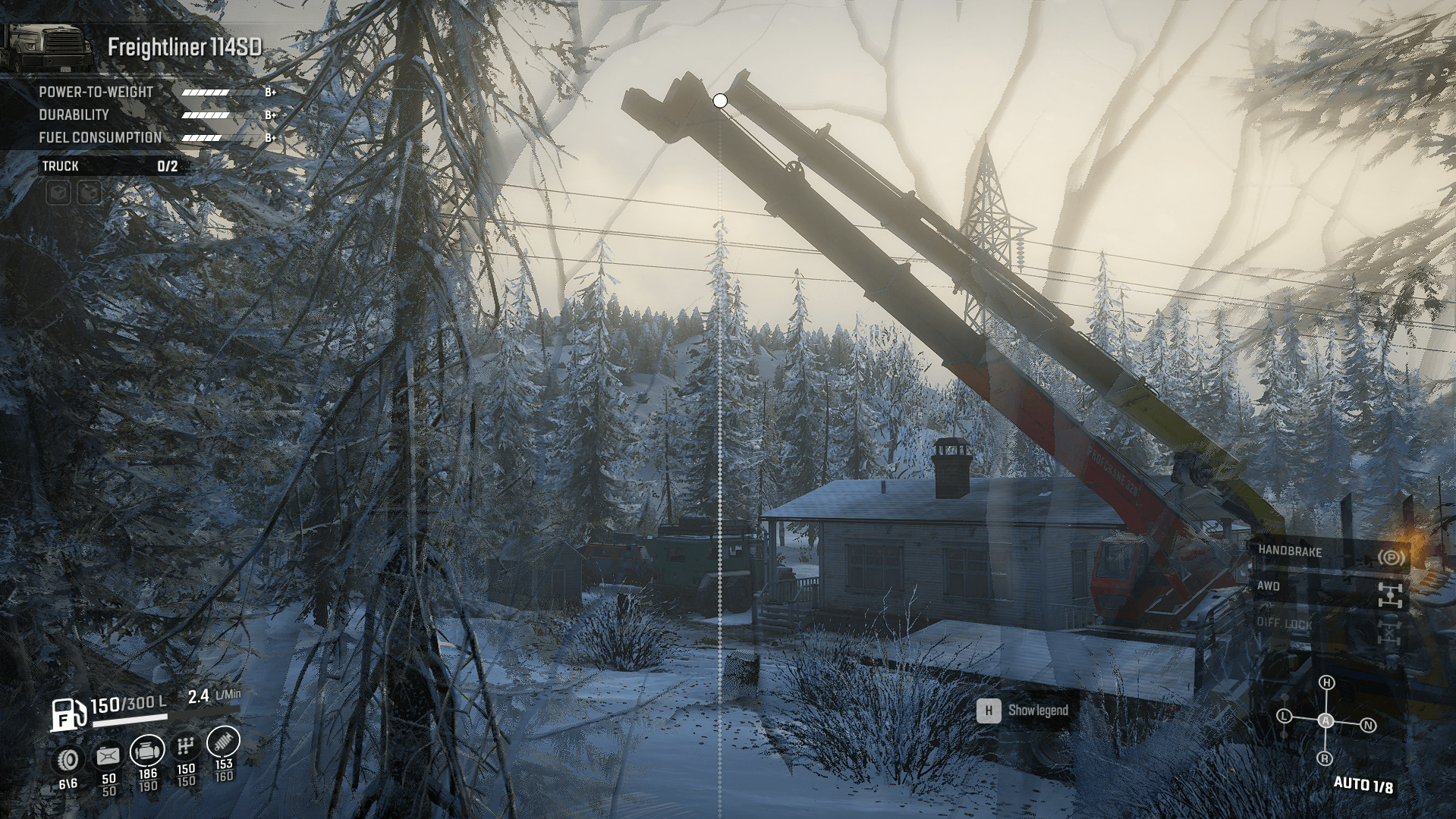The width and height of the screenshot is (1456, 819).
Task: Select High gear on the shifter
Action: click(1326, 683)
